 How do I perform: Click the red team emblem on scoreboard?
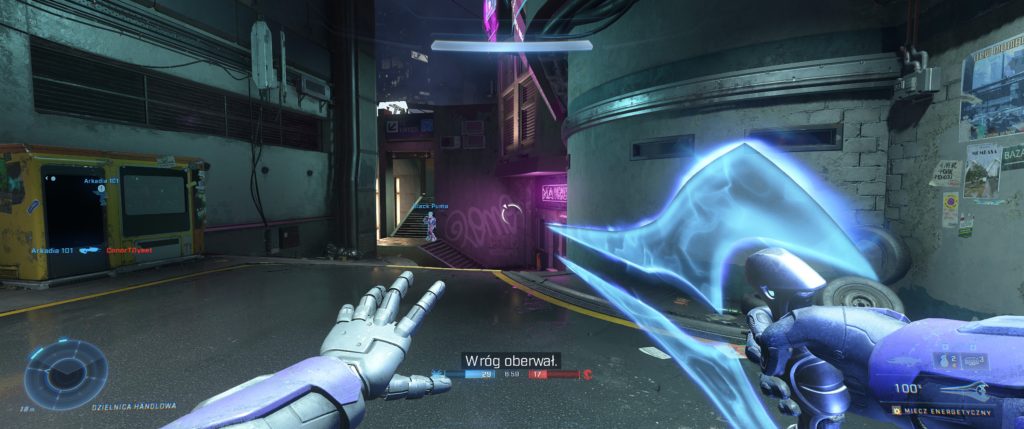[x=587, y=374]
